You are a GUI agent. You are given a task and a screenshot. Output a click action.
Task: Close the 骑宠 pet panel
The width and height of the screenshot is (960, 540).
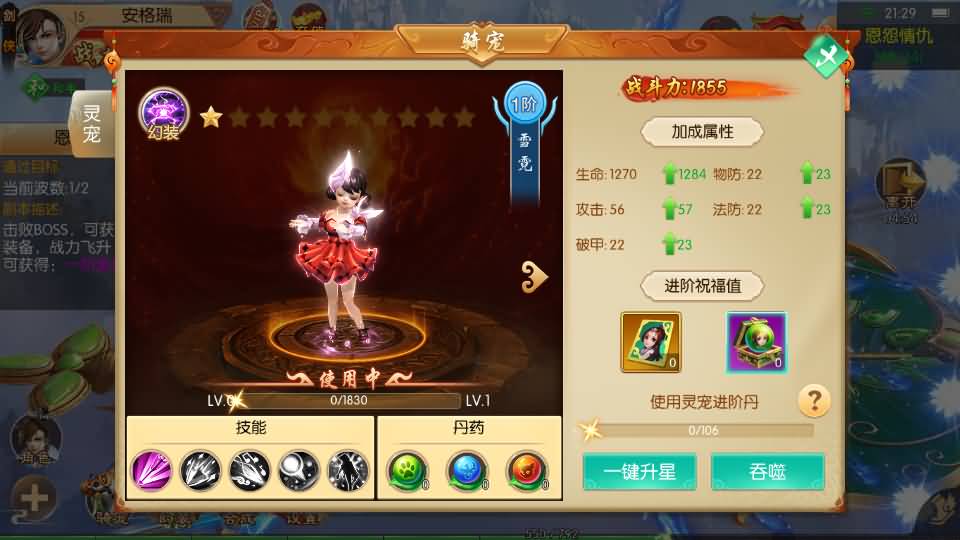click(826, 56)
